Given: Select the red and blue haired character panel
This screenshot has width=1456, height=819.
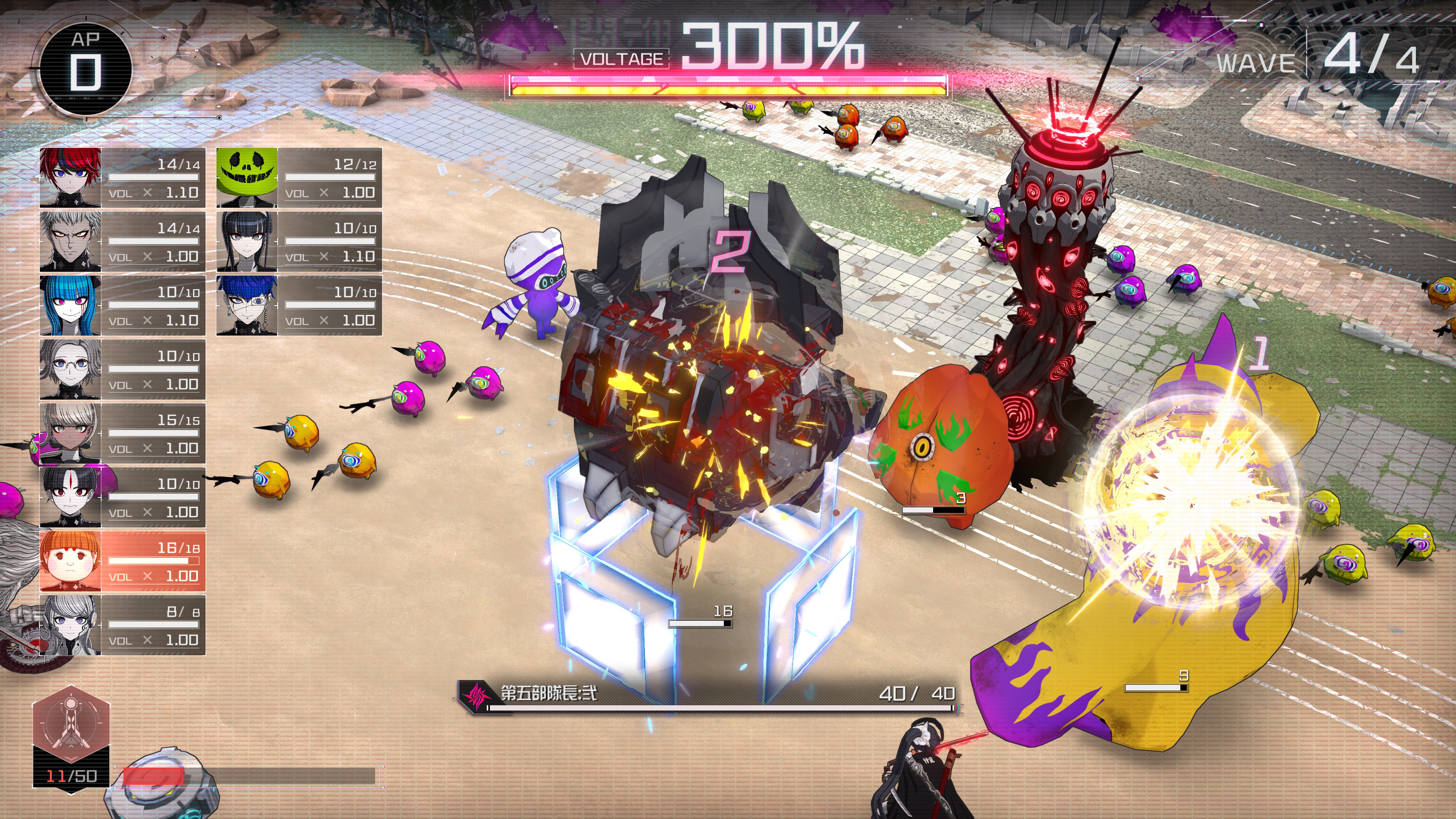Looking at the screenshot, I should point(122,178).
